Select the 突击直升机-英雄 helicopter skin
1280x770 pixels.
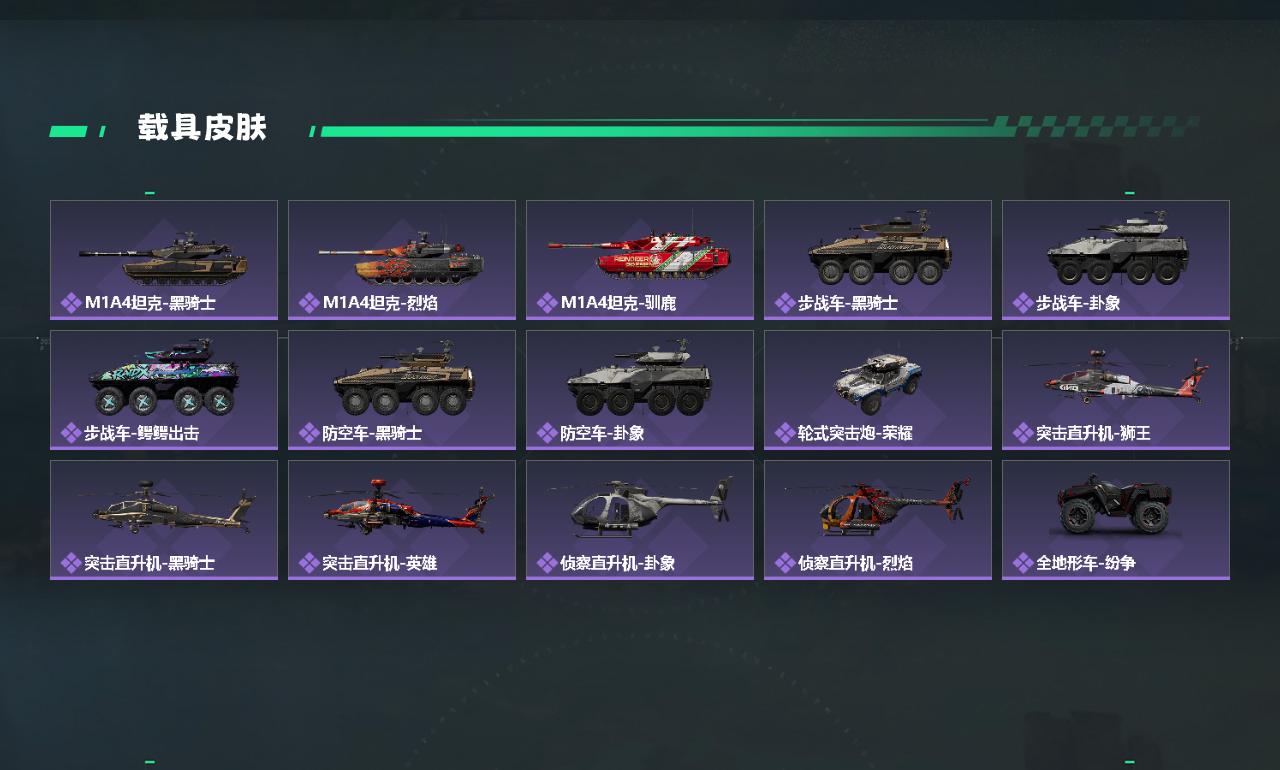402,520
